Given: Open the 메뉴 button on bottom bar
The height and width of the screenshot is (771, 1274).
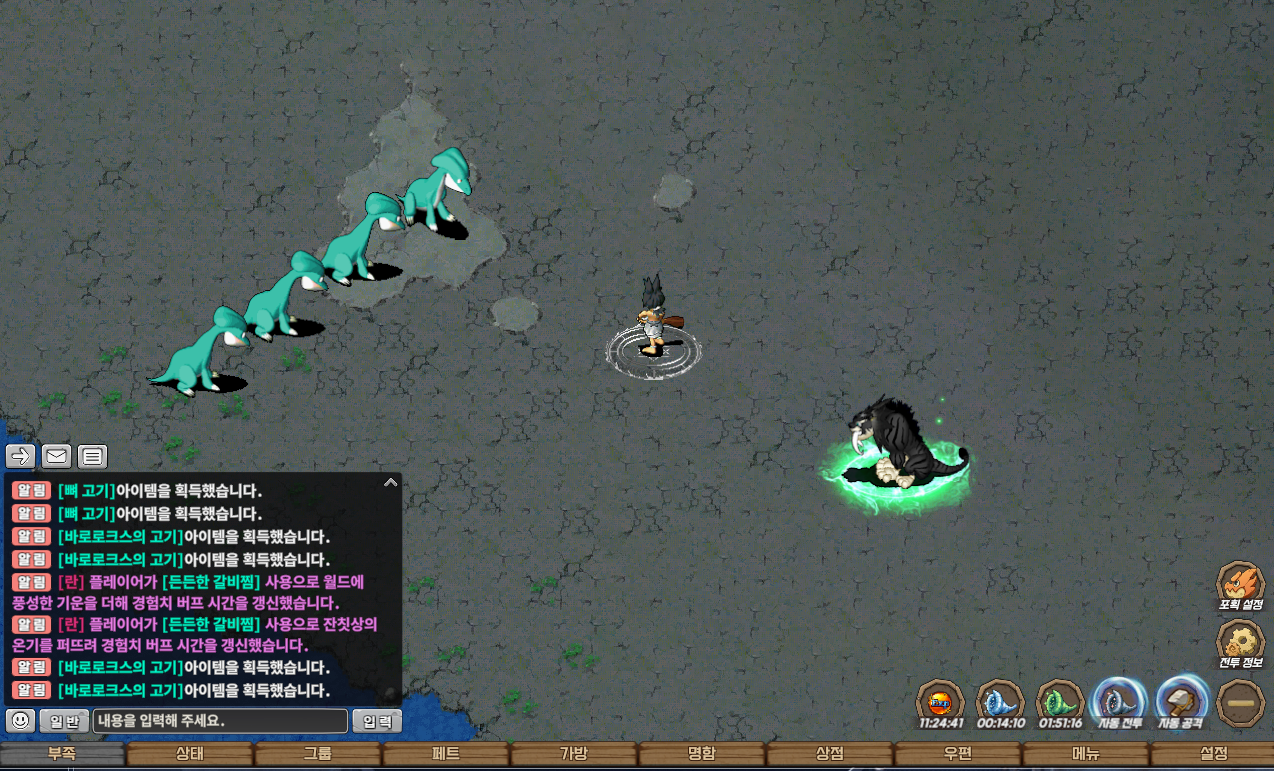Looking at the screenshot, I should [1086, 754].
